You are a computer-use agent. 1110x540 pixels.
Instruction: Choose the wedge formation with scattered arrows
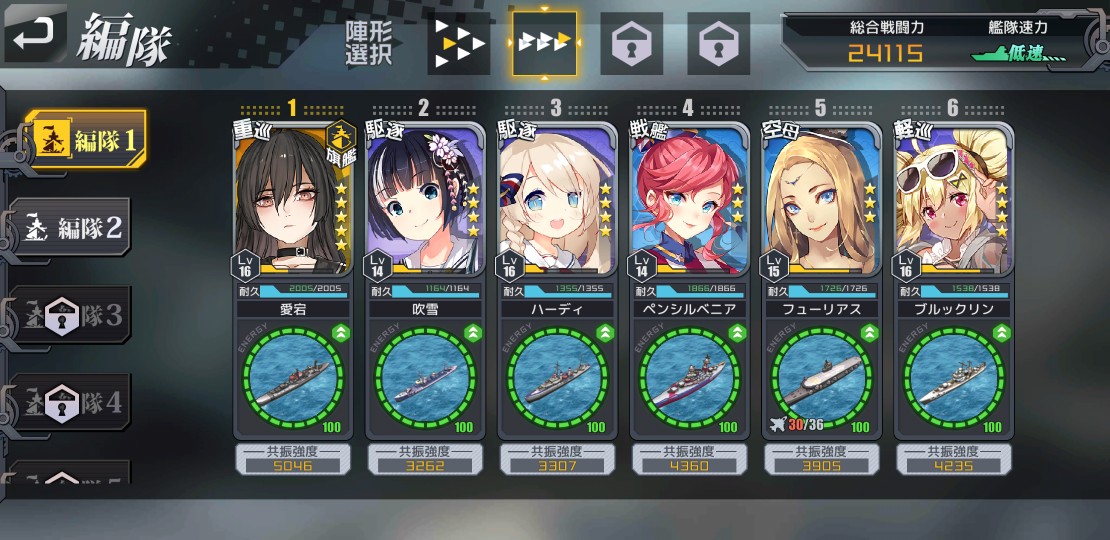pos(456,44)
